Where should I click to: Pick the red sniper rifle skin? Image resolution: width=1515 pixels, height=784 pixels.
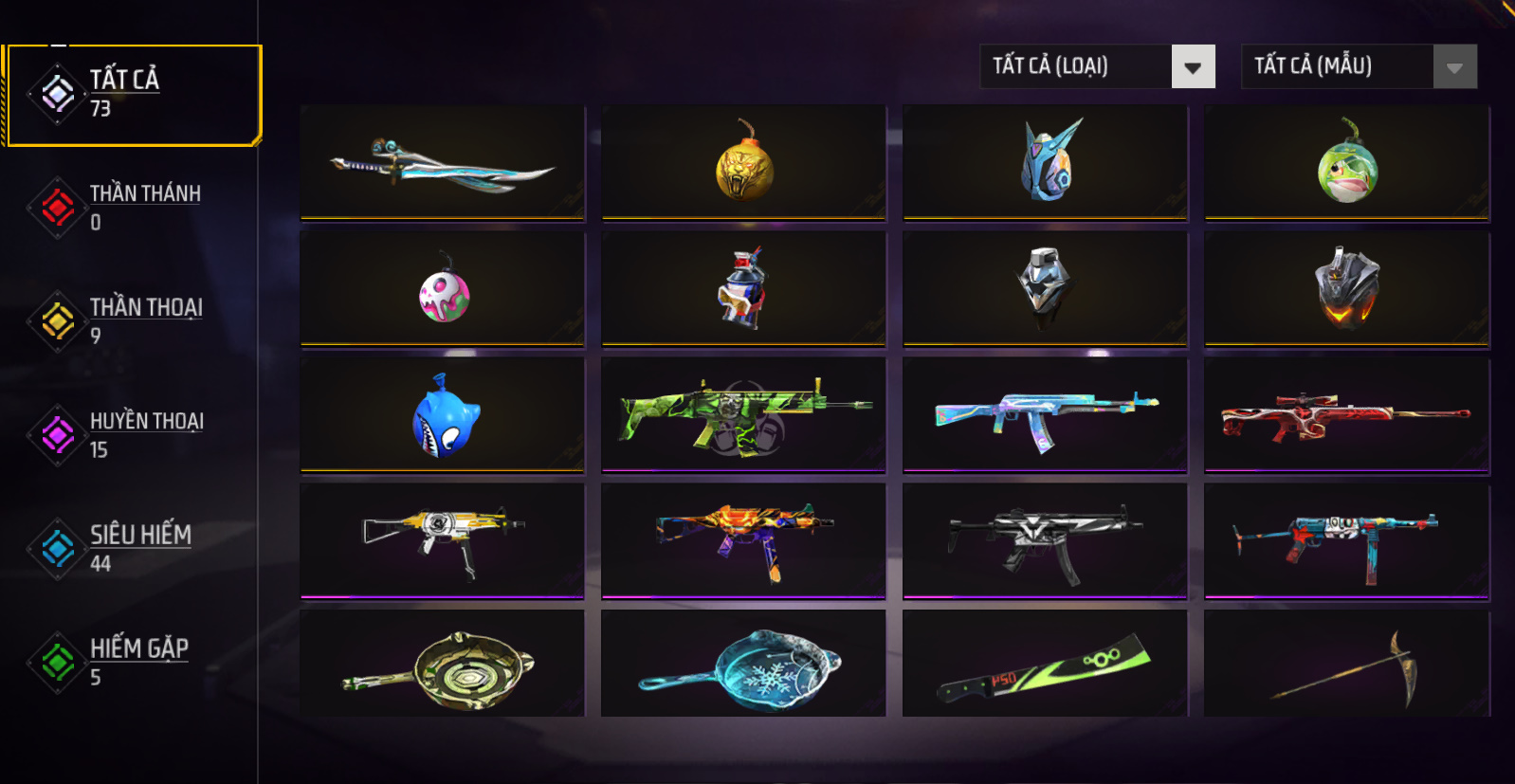click(x=1346, y=415)
